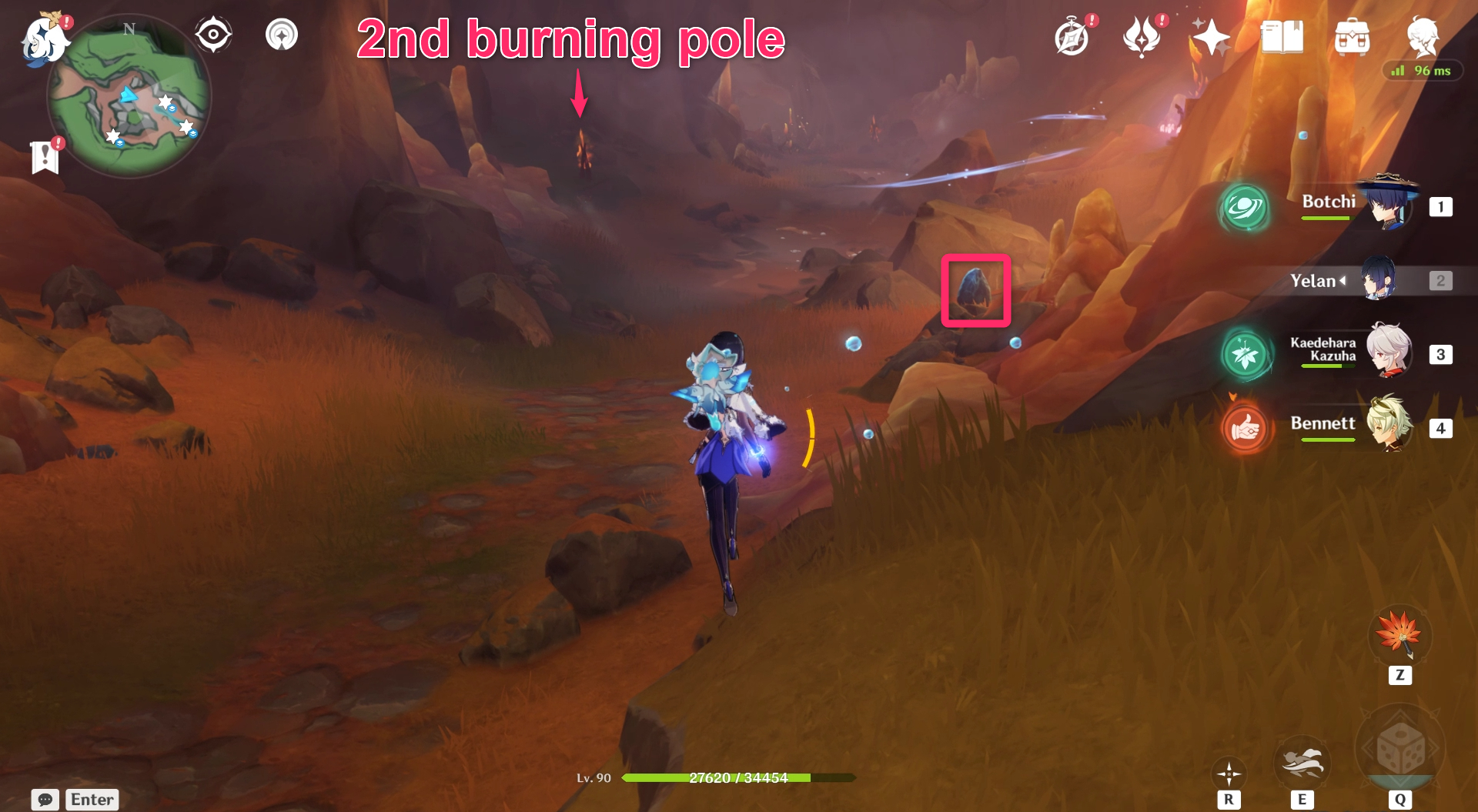Open the Events timer with notification badge
This screenshot has width=1478, height=812.
point(1072,35)
